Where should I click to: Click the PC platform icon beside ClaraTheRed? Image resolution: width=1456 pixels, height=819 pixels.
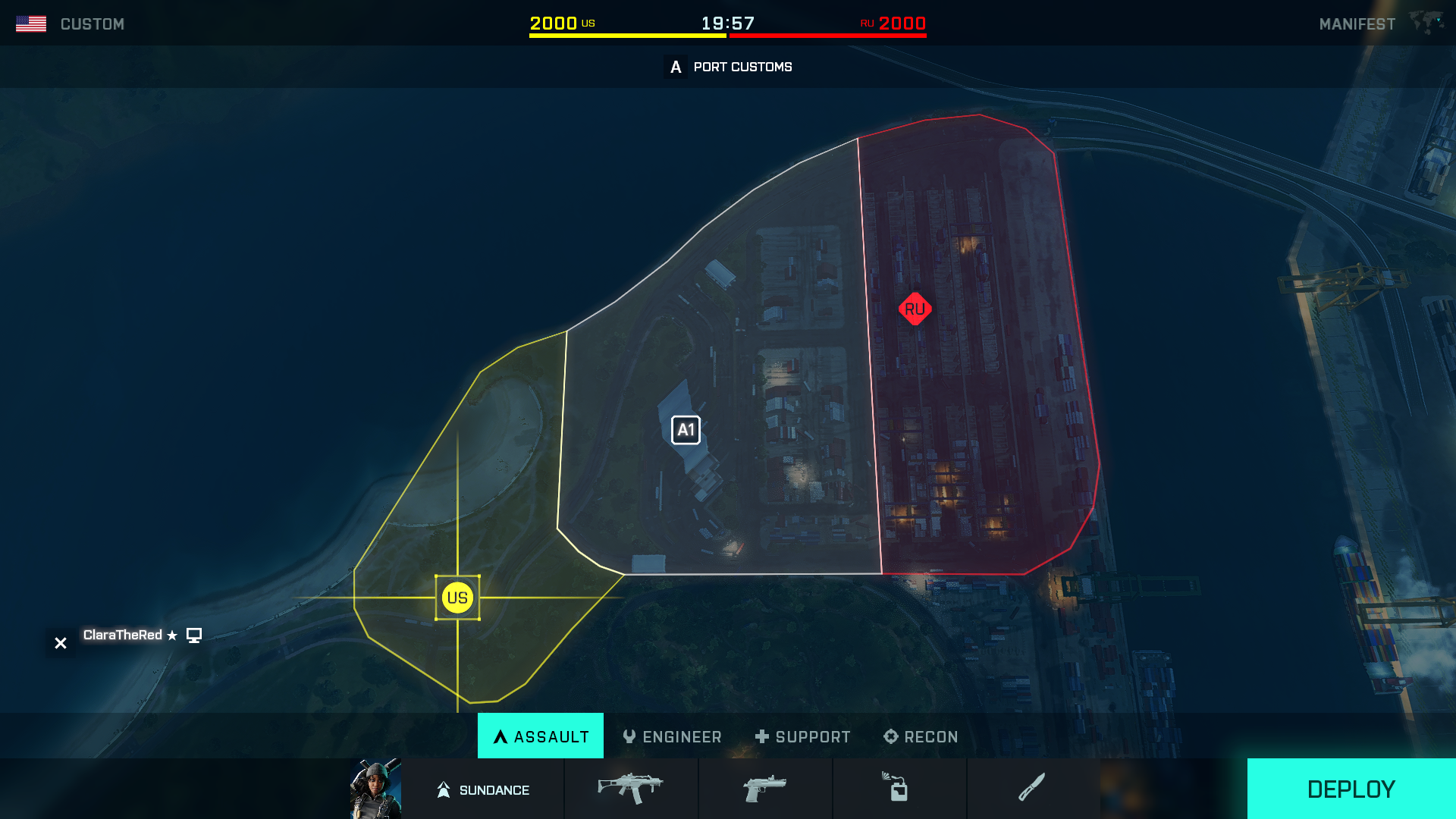[x=195, y=635]
